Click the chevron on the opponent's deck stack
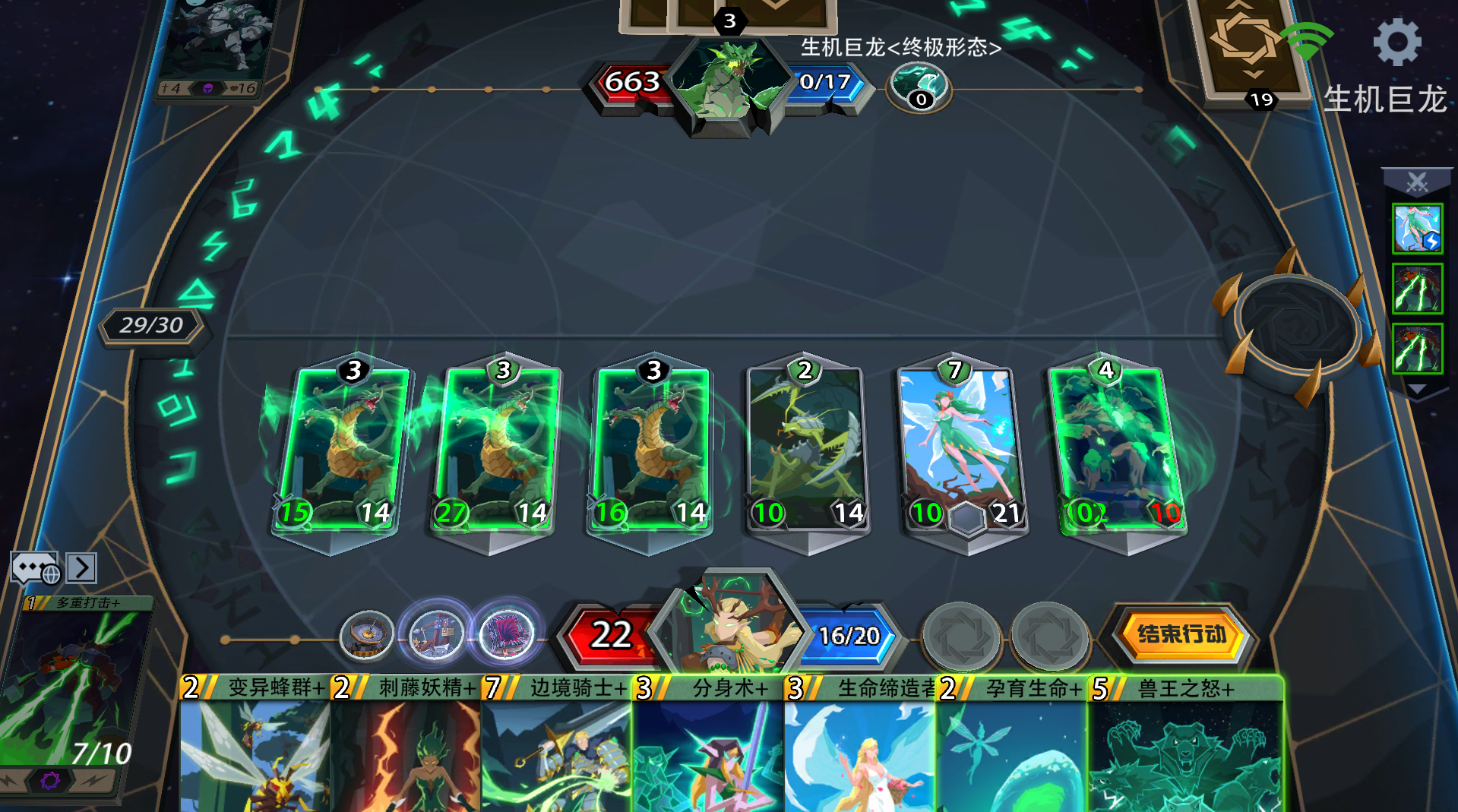Viewport: 1458px width, 812px height. click(1251, 72)
